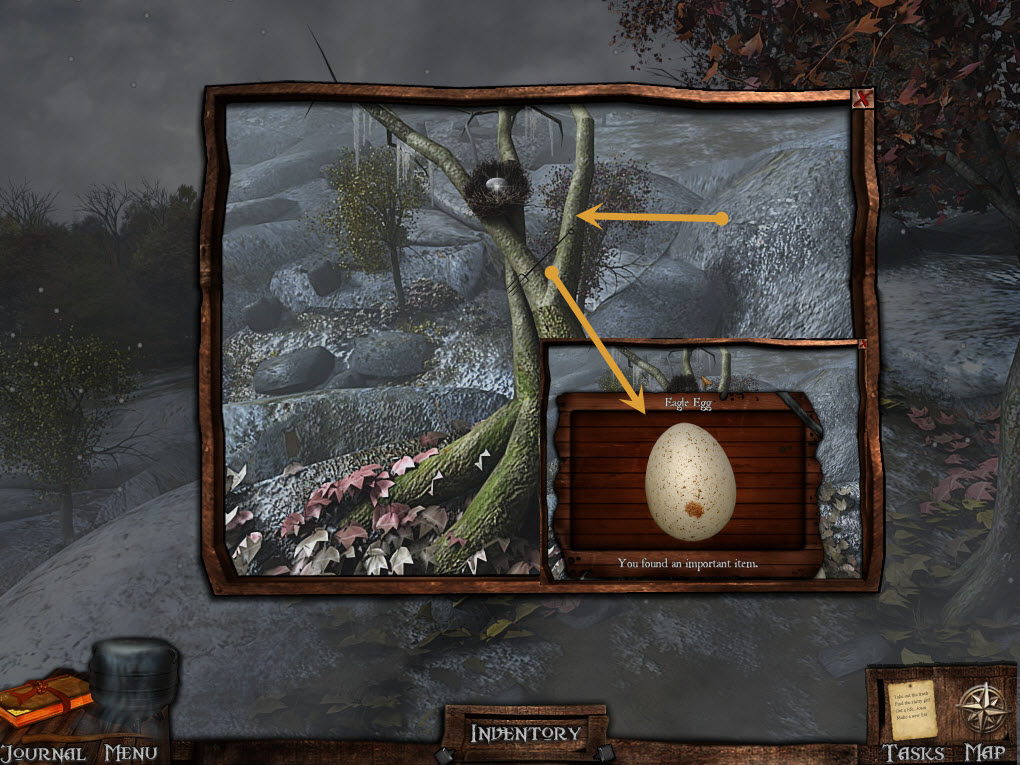This screenshot has height=765, width=1020.
Task: Close the large tree close-up window
Action: [x=862, y=98]
